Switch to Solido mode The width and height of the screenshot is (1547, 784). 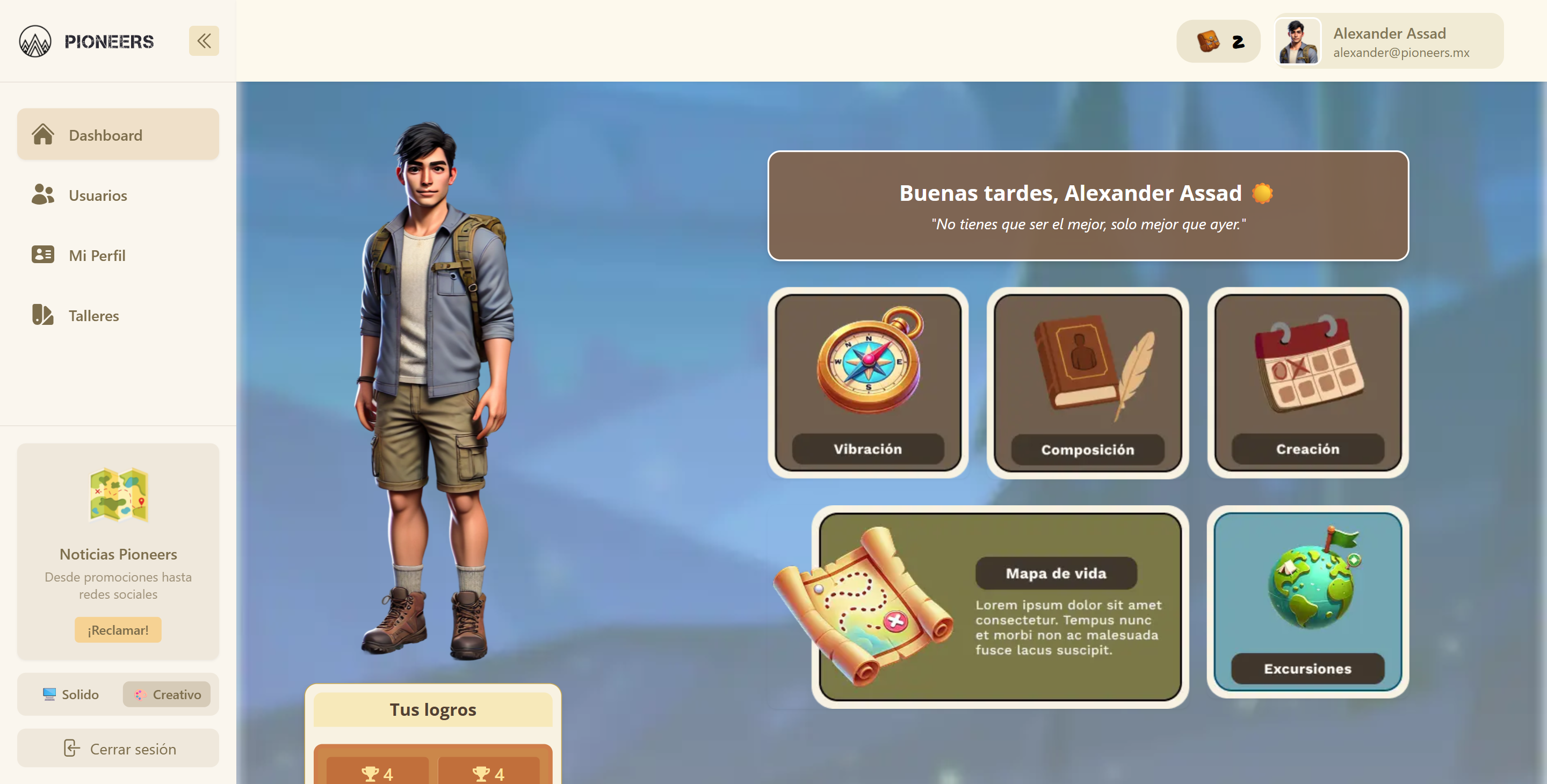pos(71,694)
